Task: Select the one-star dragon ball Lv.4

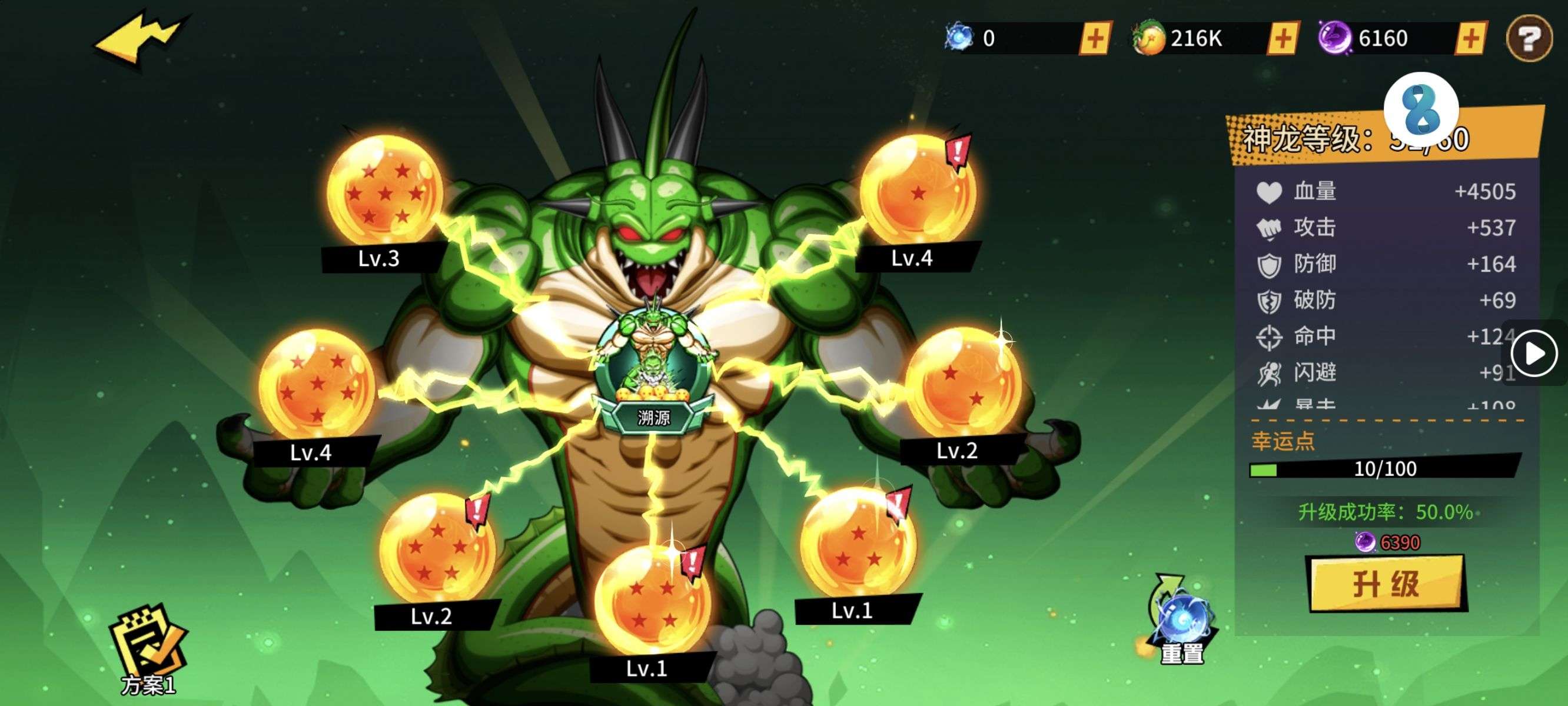Action: (918, 191)
